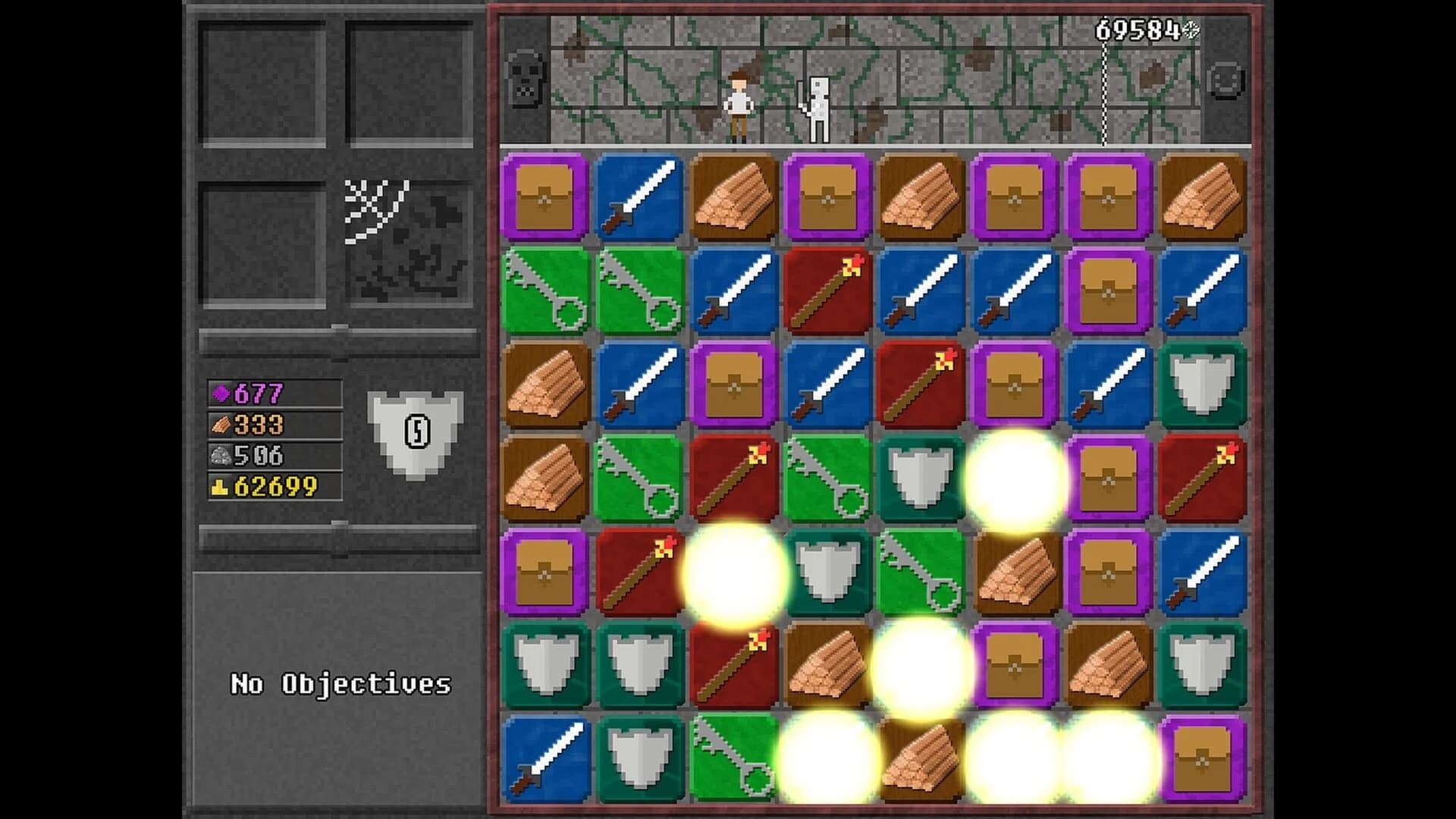
Task: Select the red wand tile in the second row
Action: (x=827, y=292)
